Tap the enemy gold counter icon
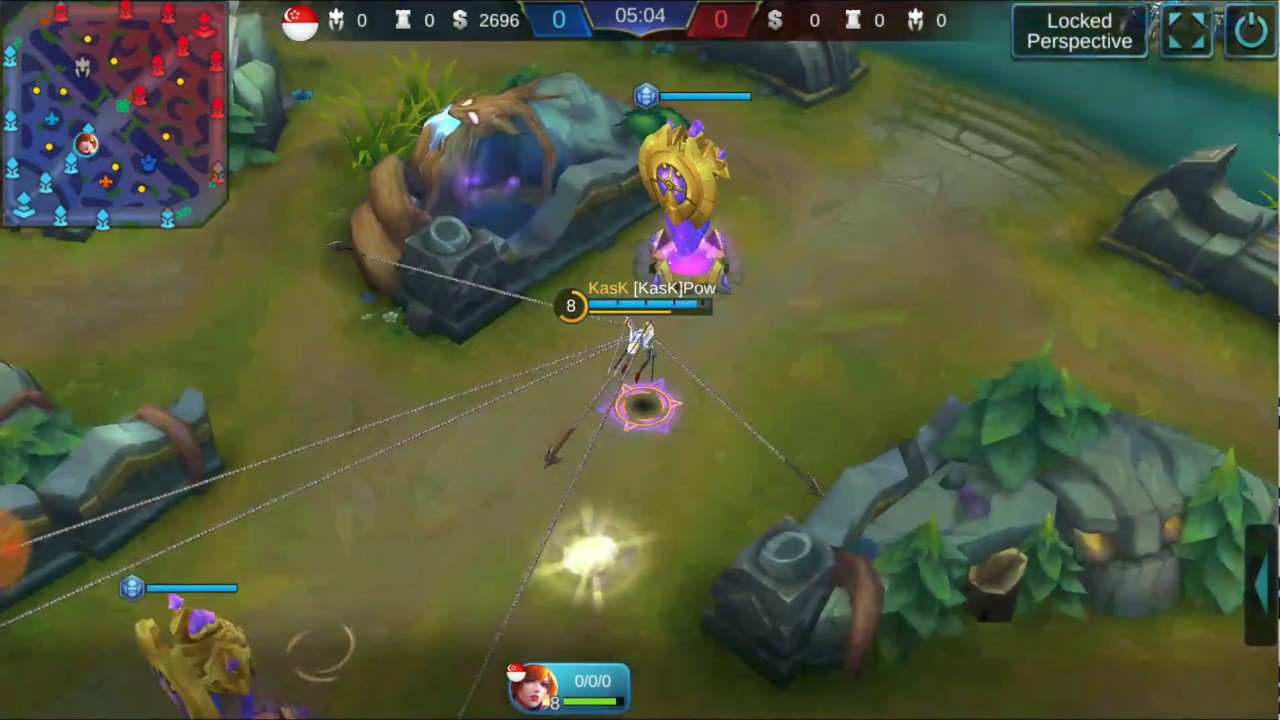The image size is (1280, 720). (x=775, y=20)
